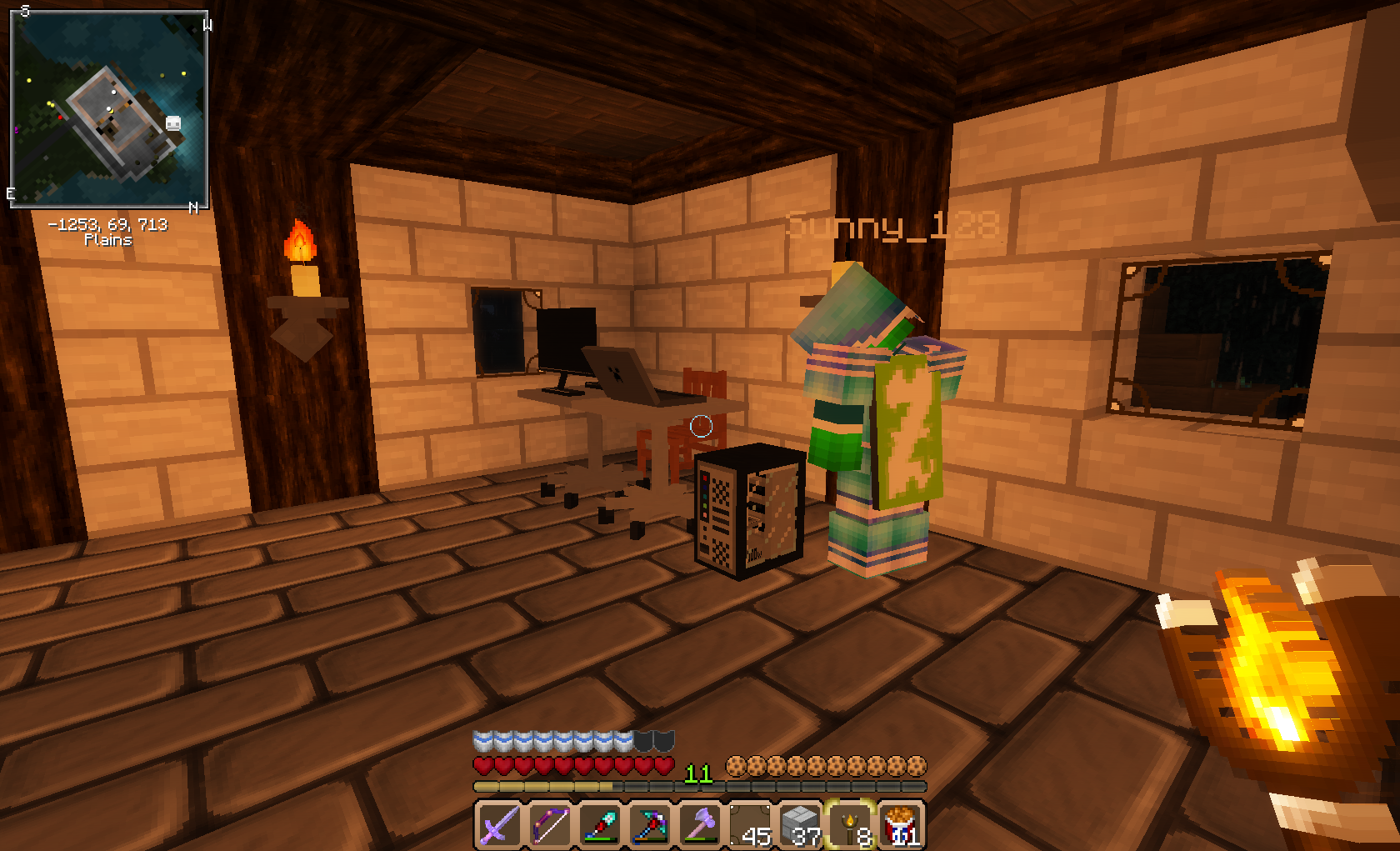Viewport: 1400px width, 851px height.
Task: Choose the torch slot in the hotbar
Action: (x=850, y=825)
